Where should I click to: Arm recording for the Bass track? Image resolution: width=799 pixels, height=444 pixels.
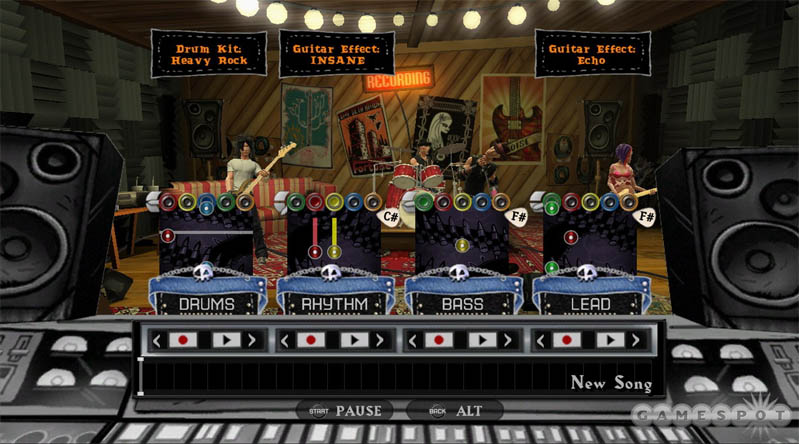[438, 340]
